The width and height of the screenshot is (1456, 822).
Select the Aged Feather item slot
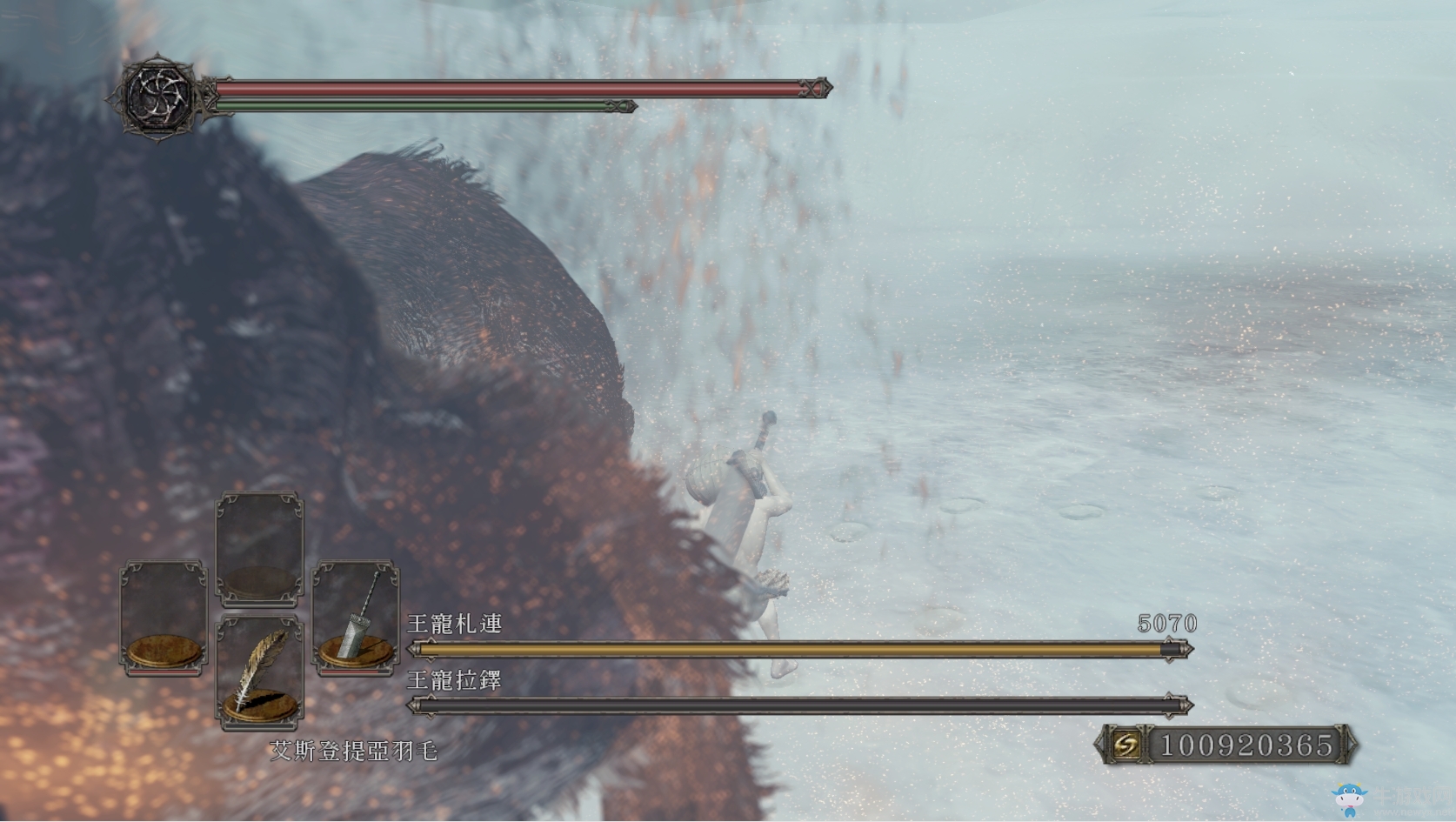(258, 671)
